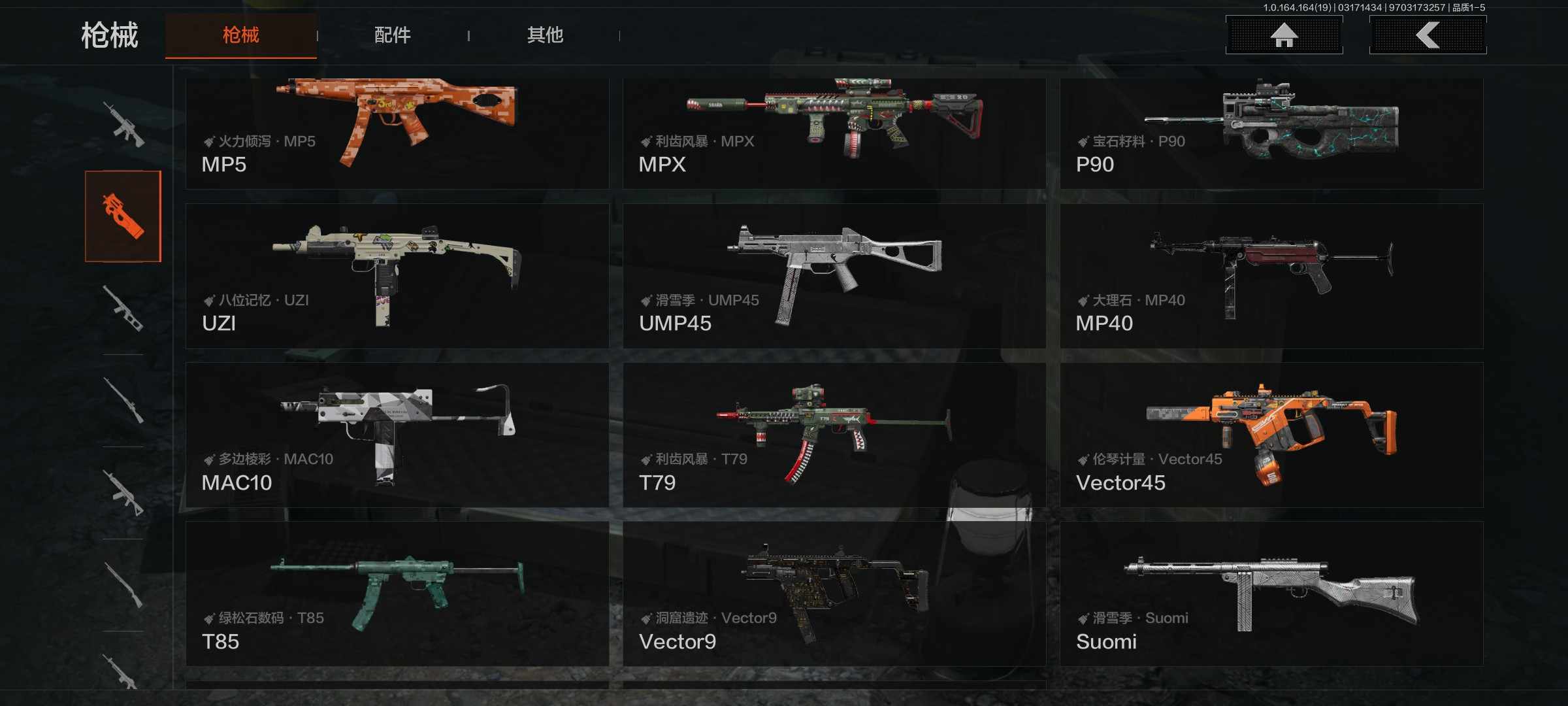Open the Vector45 weapon card
The width and height of the screenshot is (1568, 706).
1271,435
